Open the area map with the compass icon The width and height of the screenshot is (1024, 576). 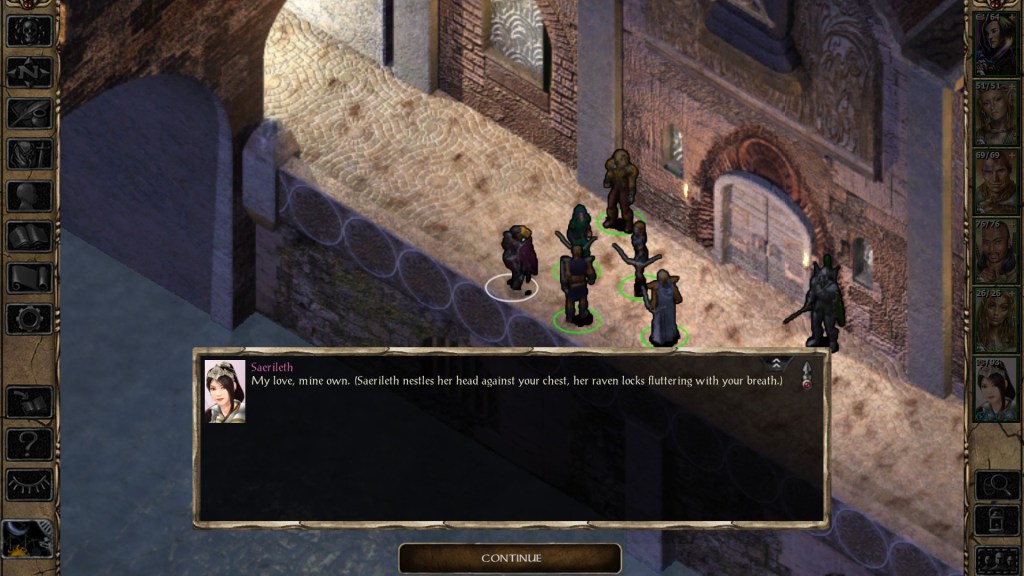[x=29, y=72]
